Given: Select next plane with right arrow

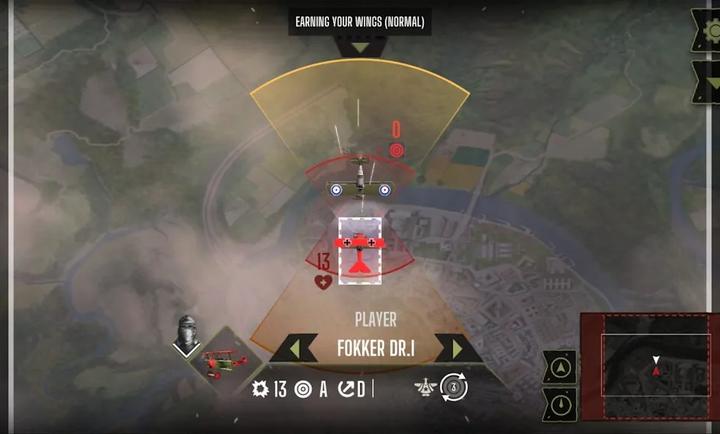Looking at the screenshot, I should 457,349.
